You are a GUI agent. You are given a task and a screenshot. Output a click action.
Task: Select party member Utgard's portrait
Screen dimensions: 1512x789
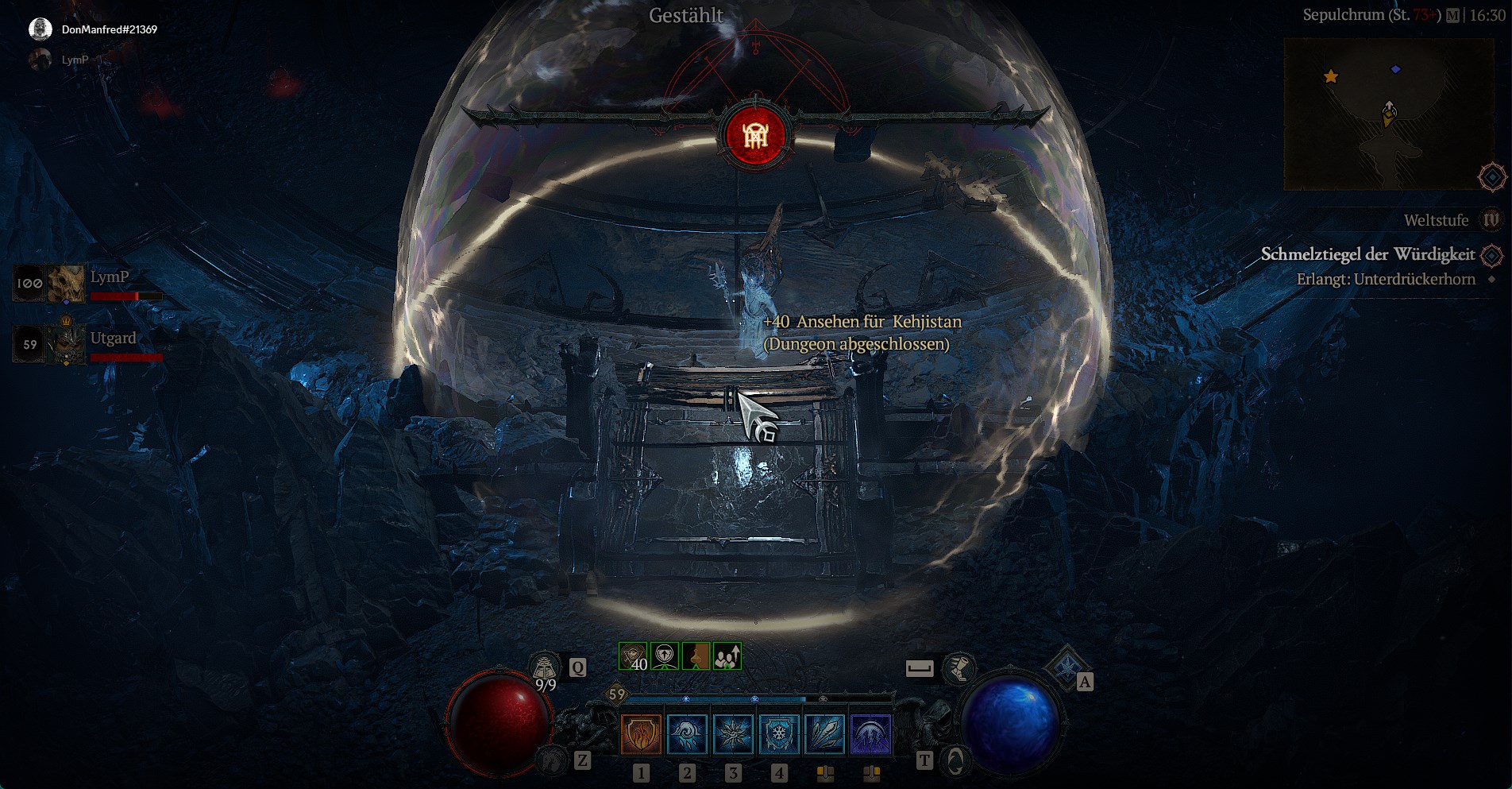pyautogui.click(x=65, y=345)
